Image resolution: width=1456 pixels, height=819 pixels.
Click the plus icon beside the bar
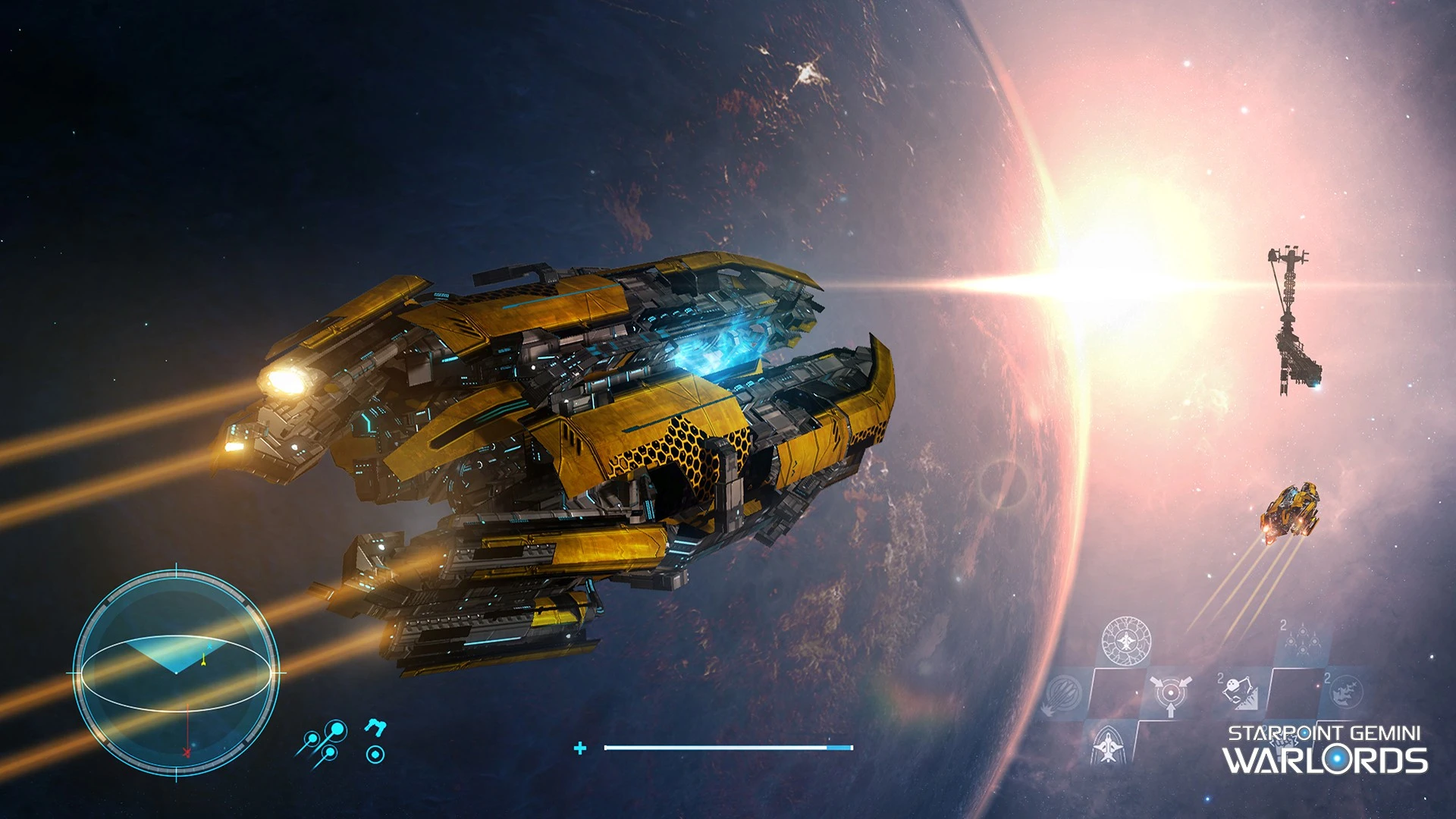(580, 748)
